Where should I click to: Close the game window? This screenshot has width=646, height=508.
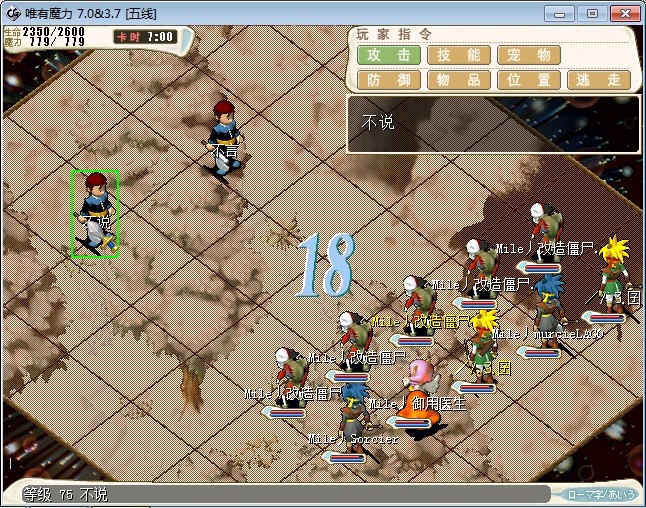[623, 13]
